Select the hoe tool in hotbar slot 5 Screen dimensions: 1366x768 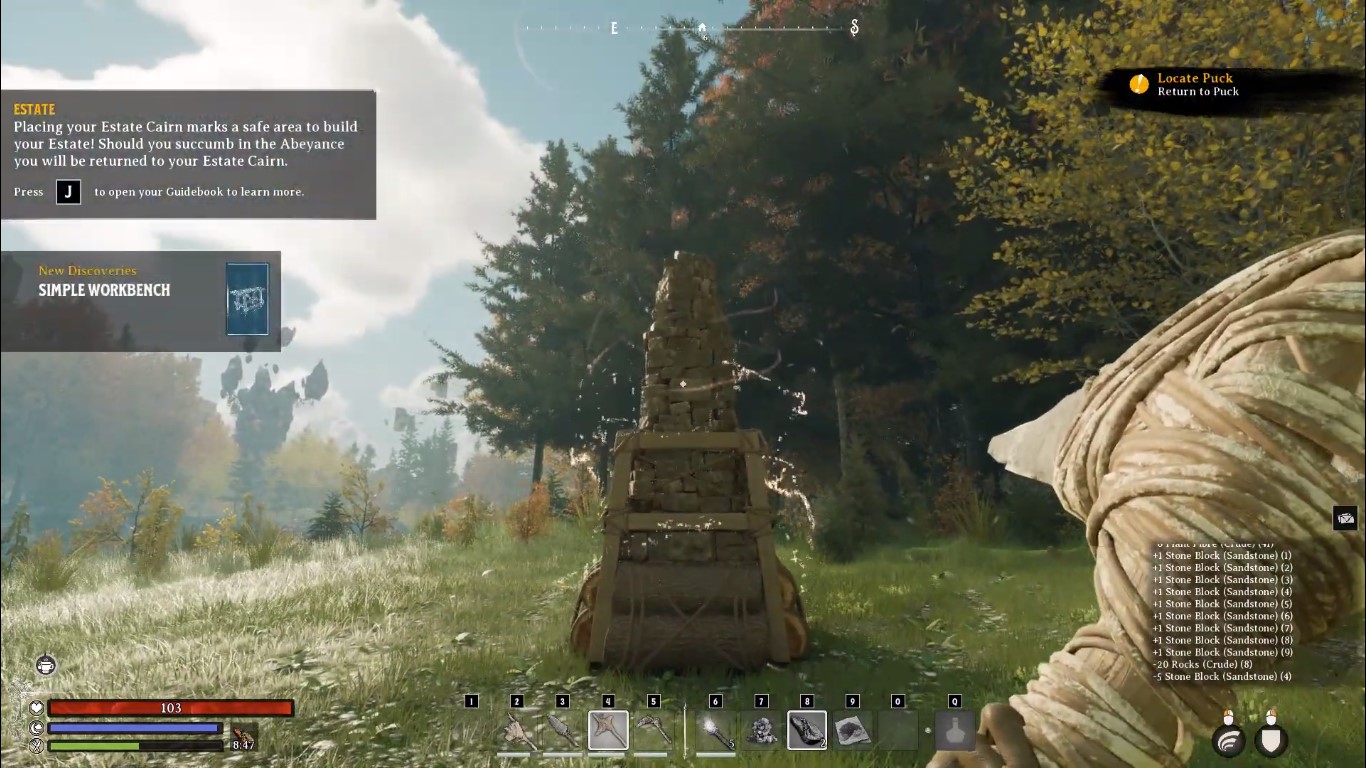coord(653,731)
